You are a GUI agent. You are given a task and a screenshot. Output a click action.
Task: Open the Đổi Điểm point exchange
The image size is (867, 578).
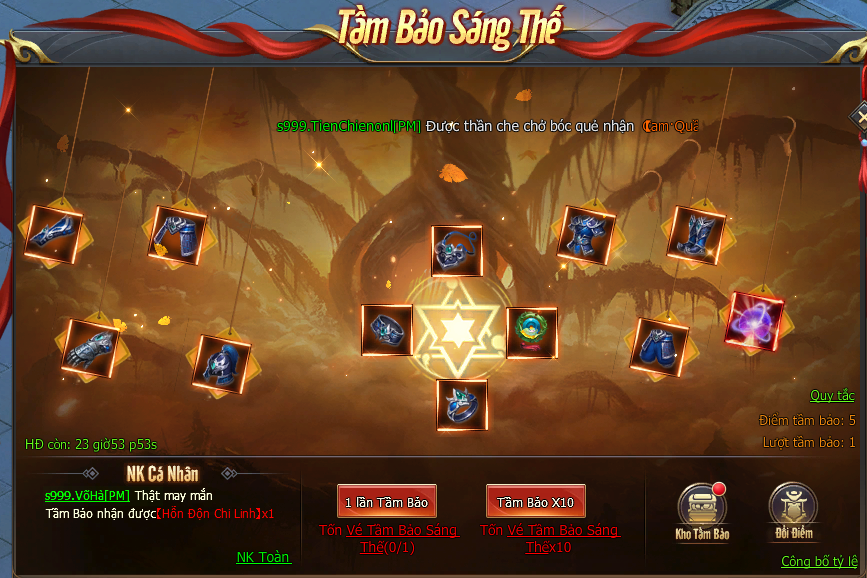pos(792,510)
